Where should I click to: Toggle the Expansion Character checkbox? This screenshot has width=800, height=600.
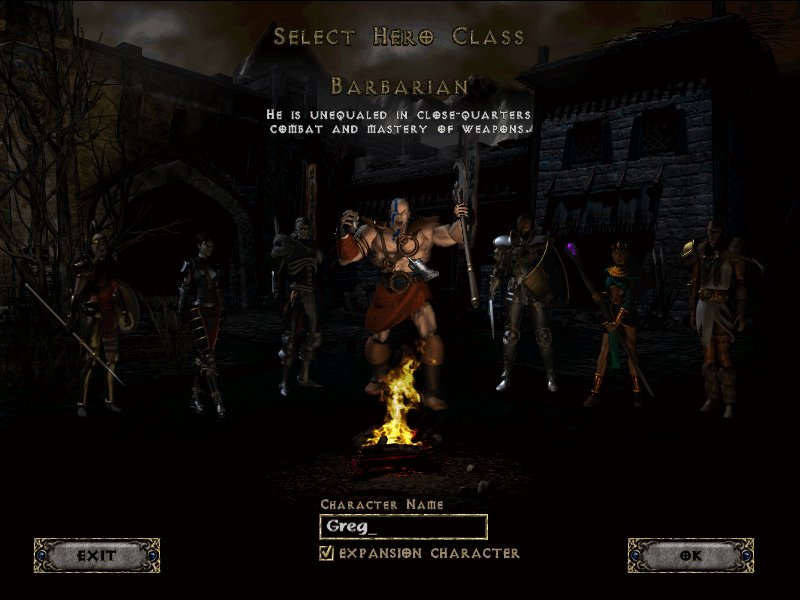tap(326, 553)
